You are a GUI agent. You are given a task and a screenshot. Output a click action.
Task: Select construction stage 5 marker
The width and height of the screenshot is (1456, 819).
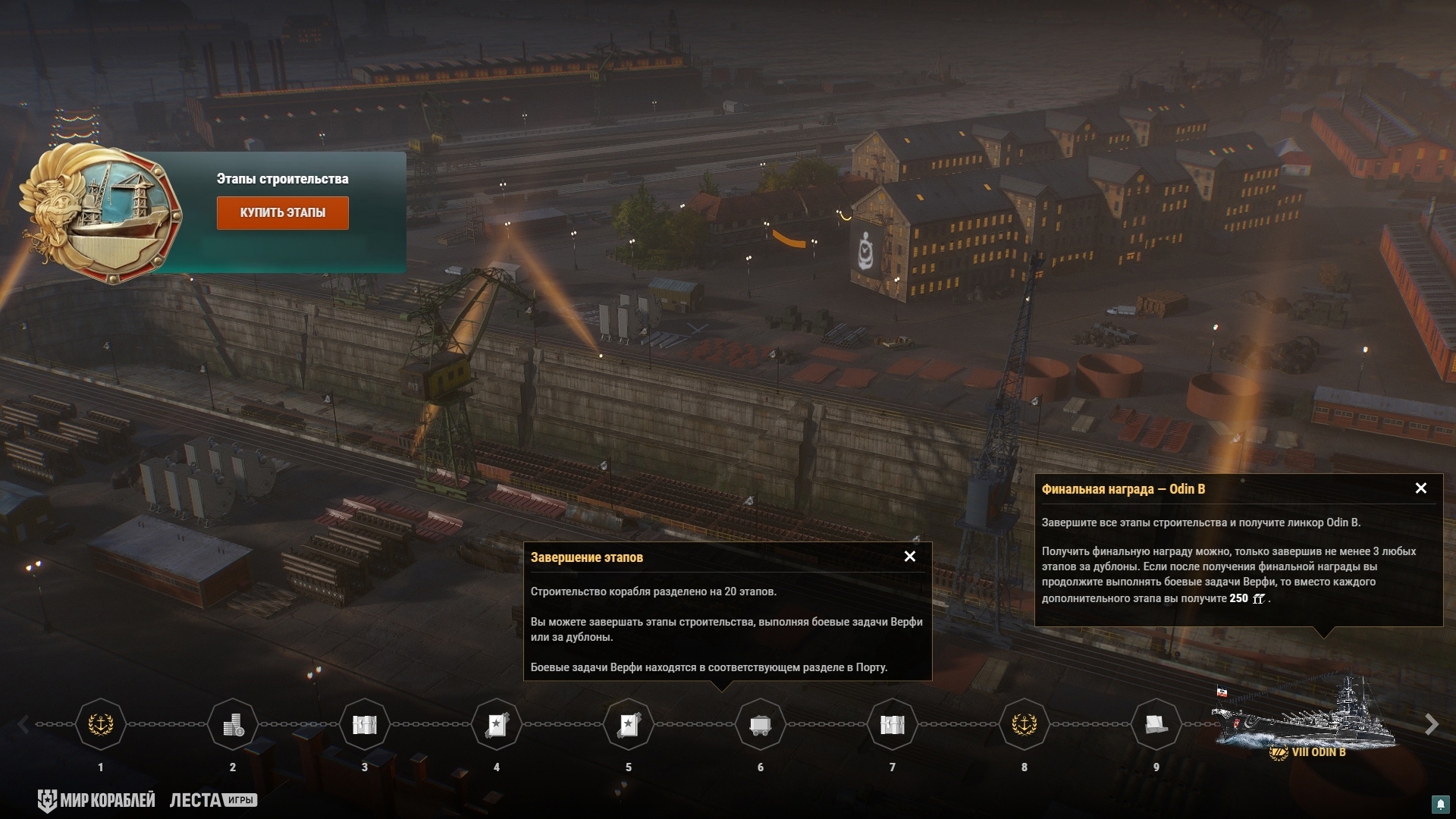pyautogui.click(x=629, y=725)
